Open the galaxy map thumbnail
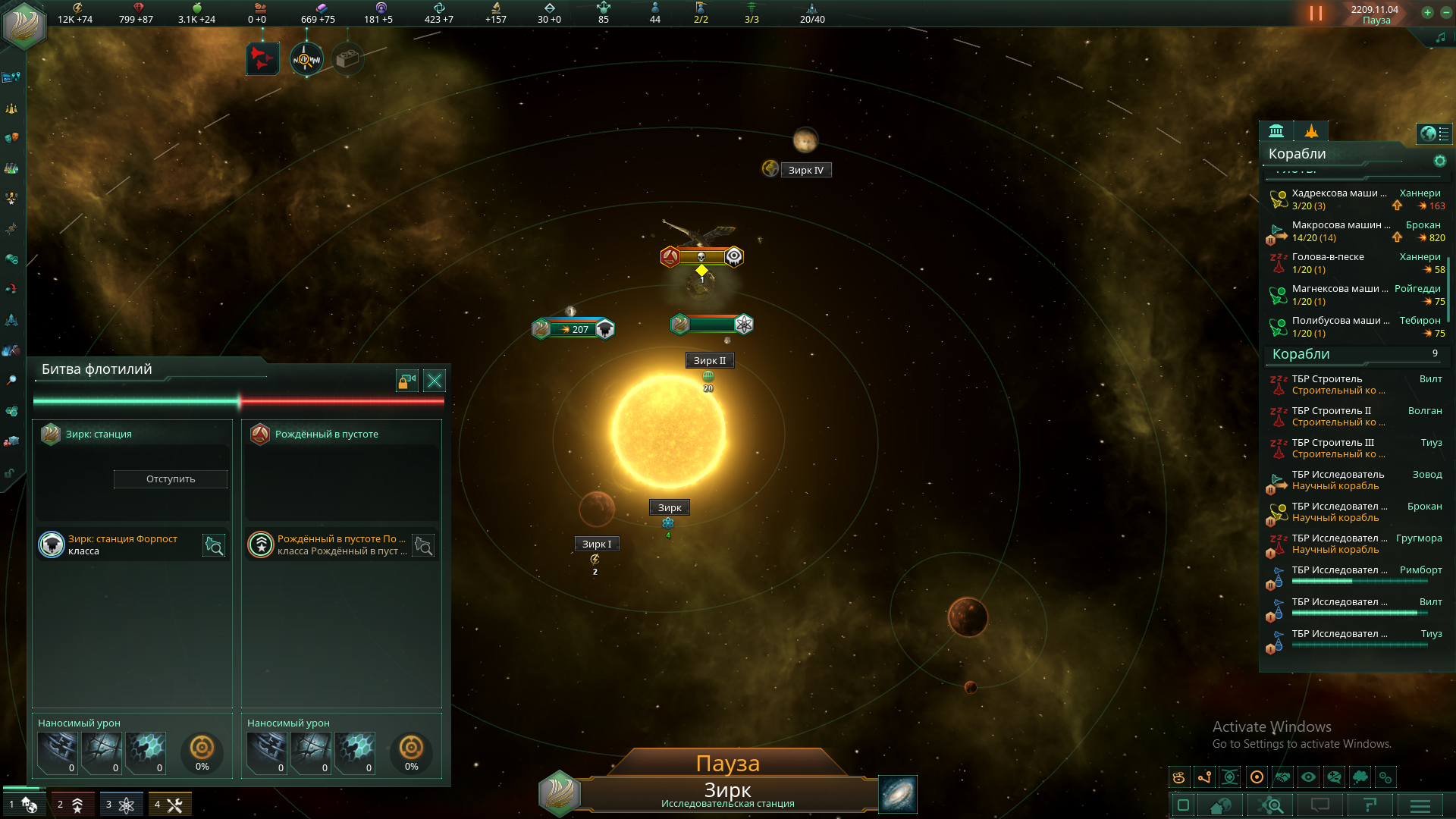Viewport: 1456px width, 819px height. [x=898, y=794]
